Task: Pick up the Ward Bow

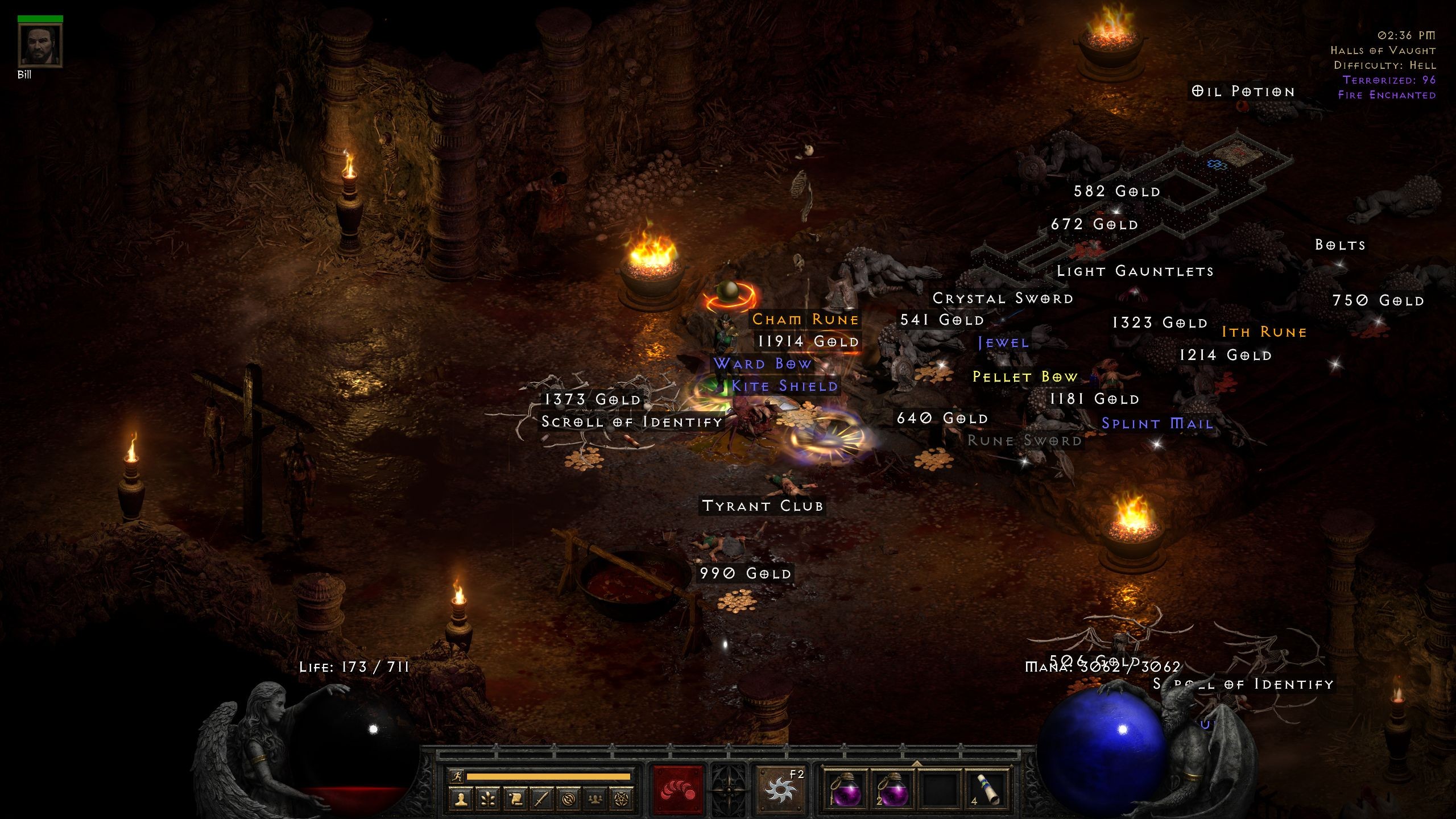Action: pyautogui.click(x=764, y=363)
